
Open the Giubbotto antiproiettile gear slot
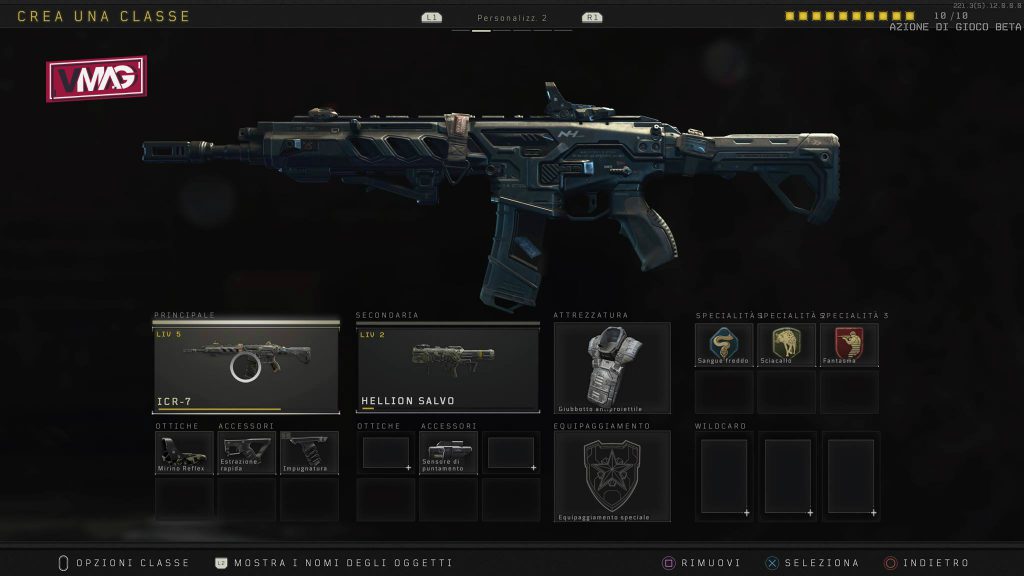tap(612, 367)
